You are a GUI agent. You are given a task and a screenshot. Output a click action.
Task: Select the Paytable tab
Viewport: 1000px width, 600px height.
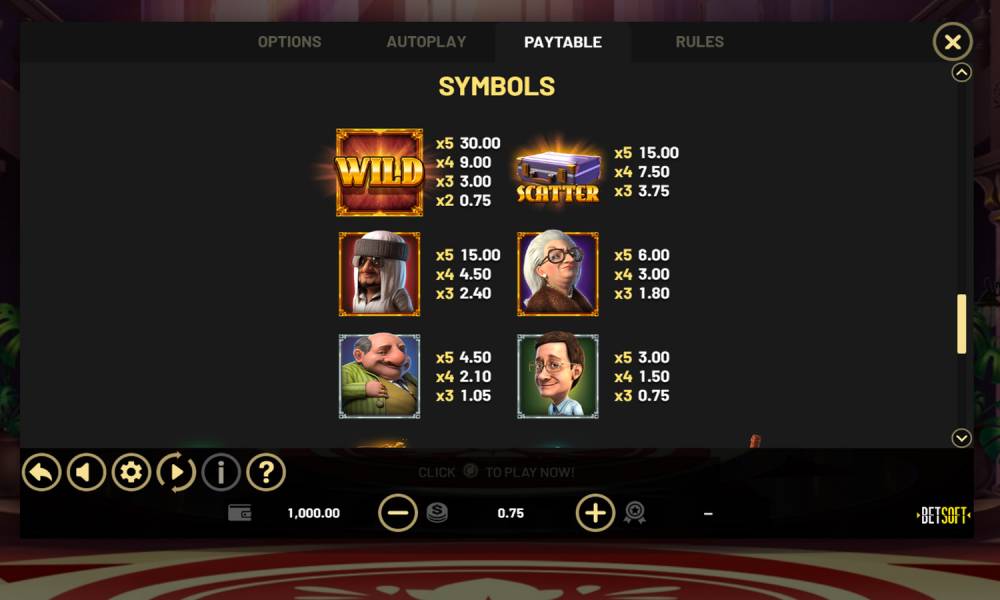[x=562, y=42]
